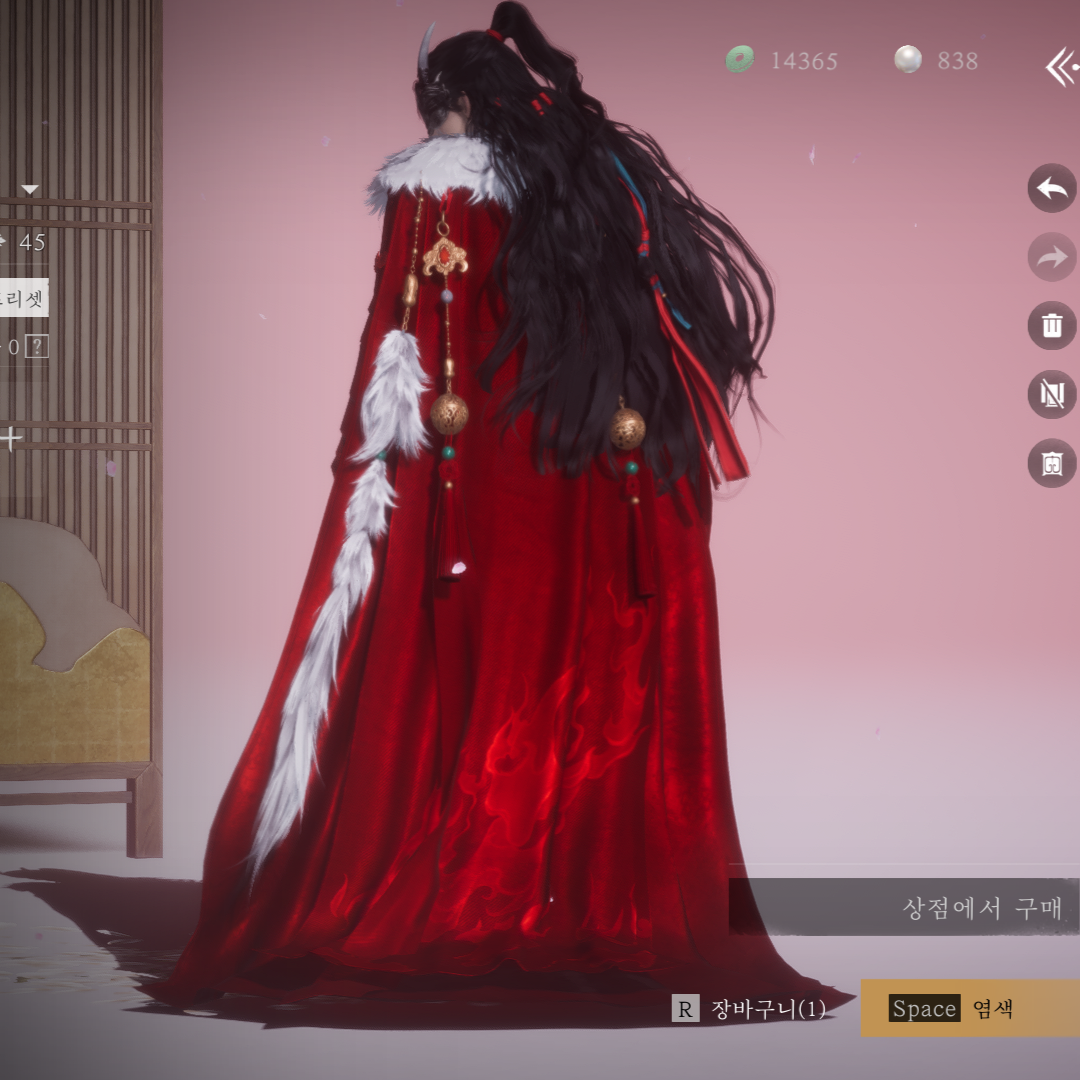Choose 상점에서 구매 to buy from shop
Viewport: 1080px width, 1080px height.
(982, 908)
